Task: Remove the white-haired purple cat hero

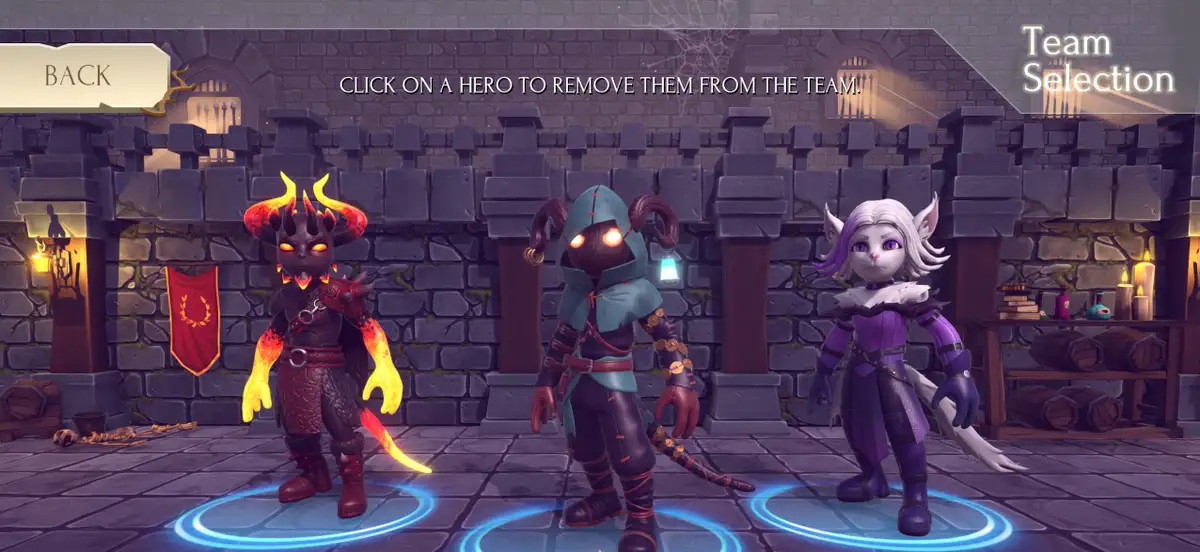Action: pyautogui.click(x=880, y=350)
